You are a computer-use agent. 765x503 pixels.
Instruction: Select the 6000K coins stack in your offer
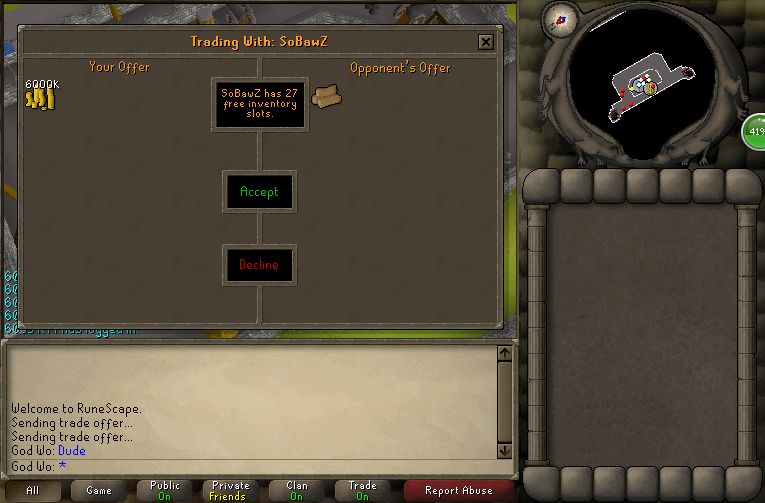point(39,97)
